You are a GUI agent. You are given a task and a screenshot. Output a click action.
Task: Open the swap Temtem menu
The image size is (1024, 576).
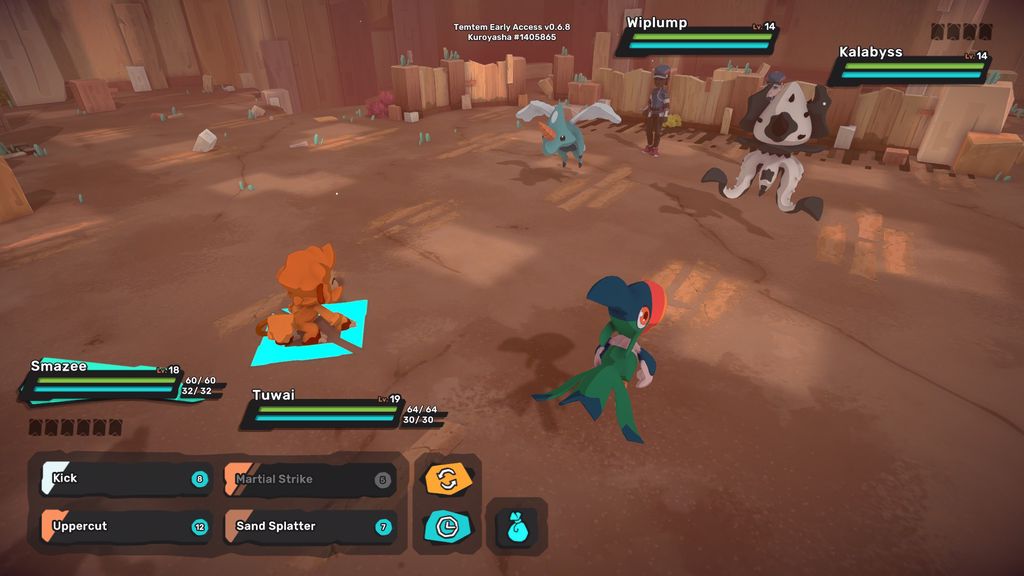447,479
